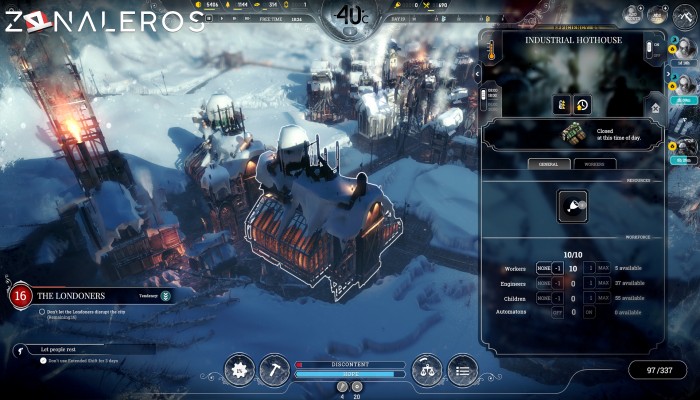
Task: Open the construction hammer menu
Action: 275,370
